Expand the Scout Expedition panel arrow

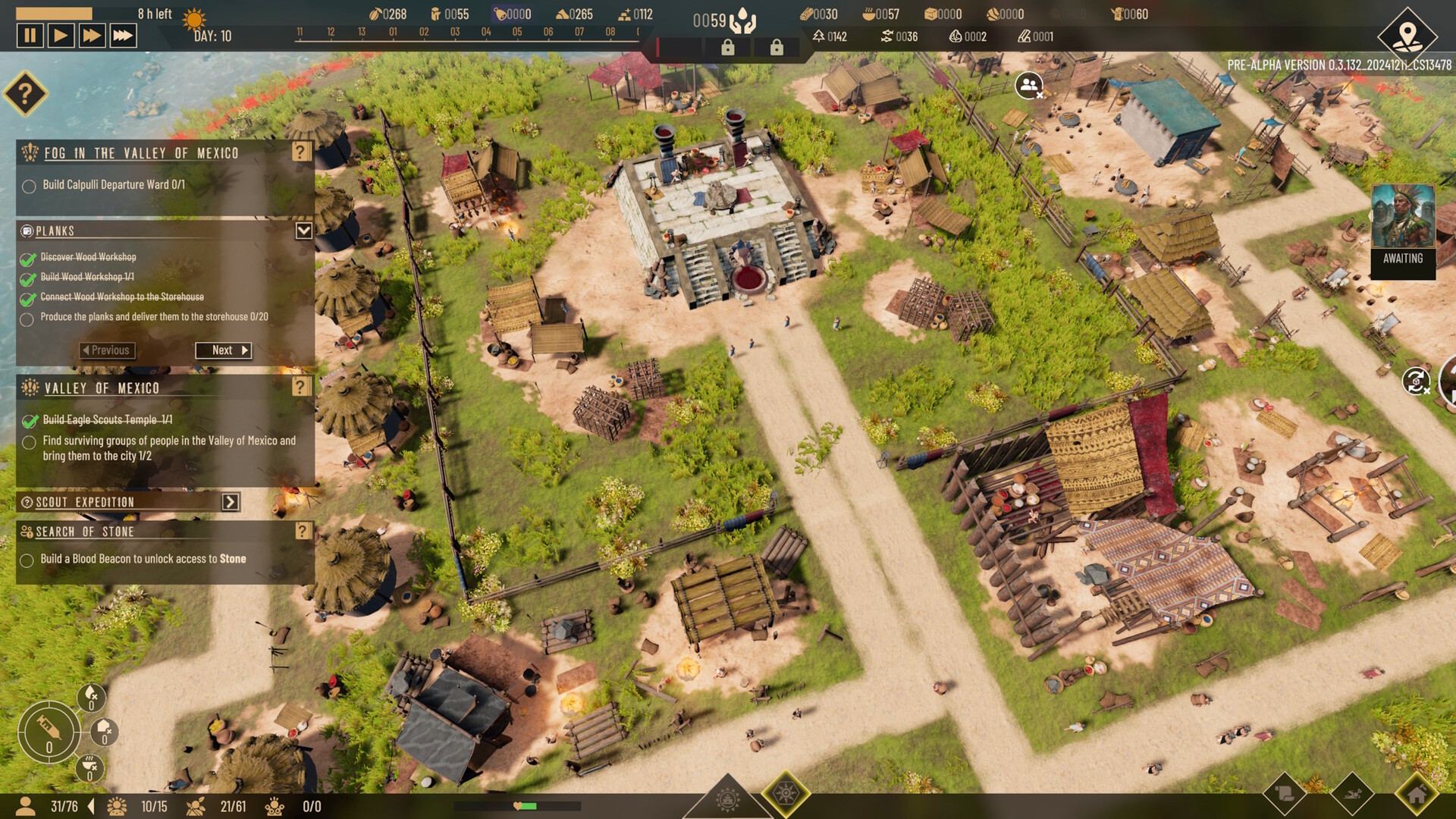(230, 501)
